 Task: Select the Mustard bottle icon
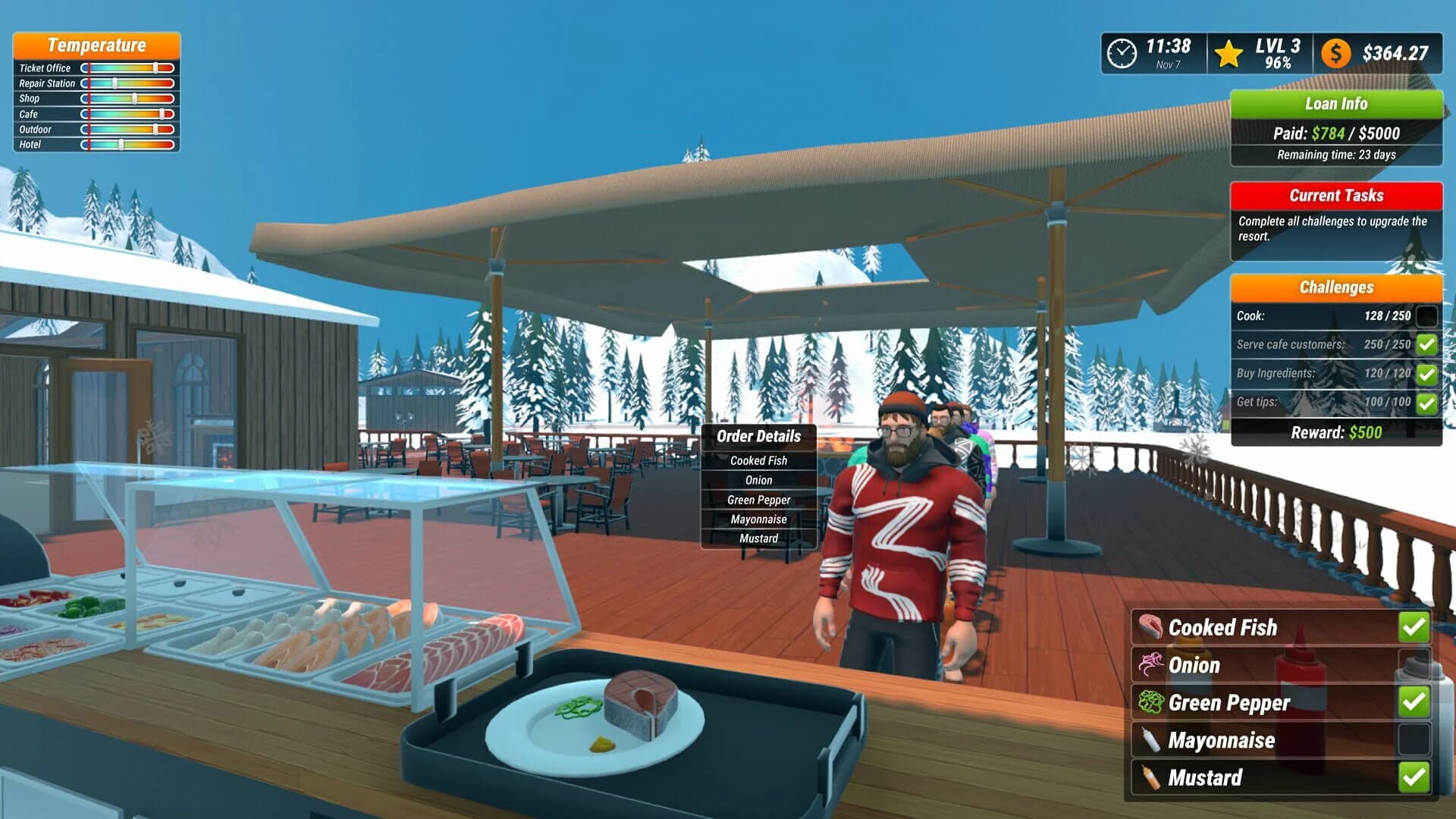[1150, 777]
